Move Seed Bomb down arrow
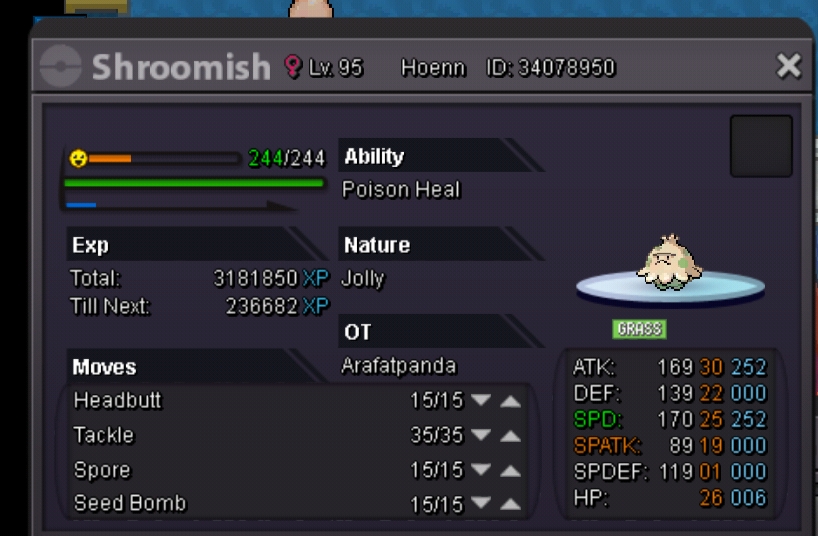 pos(481,505)
